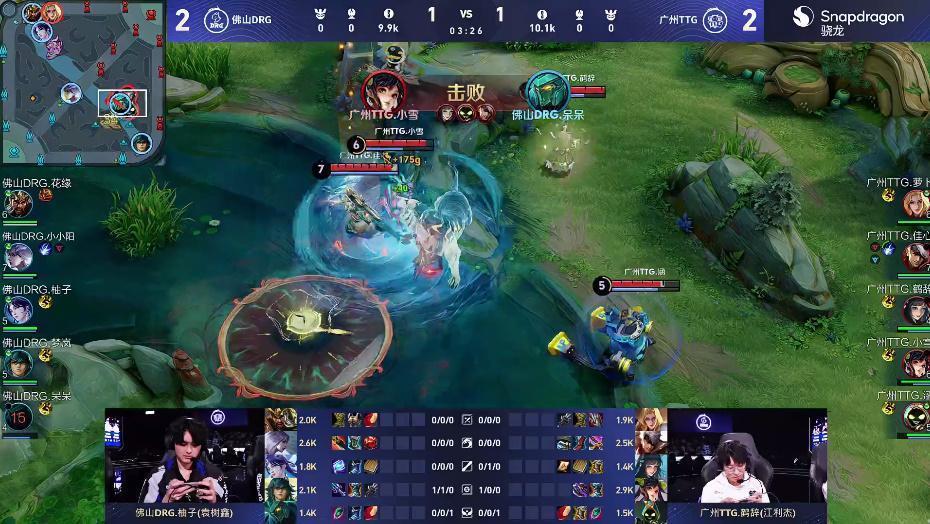
Task: Select player 广州TTG.佳心's hero portrait
Action: pyautogui.click(x=914, y=256)
